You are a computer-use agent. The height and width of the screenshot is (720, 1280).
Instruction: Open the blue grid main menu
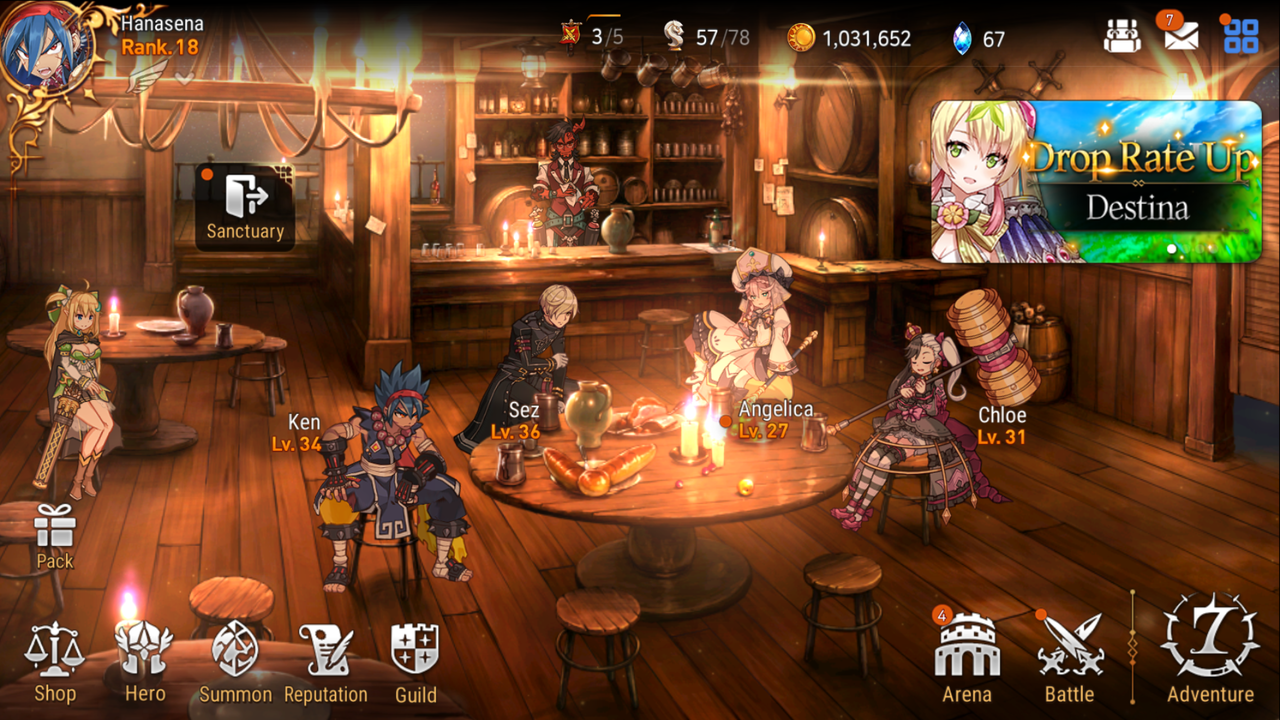click(1241, 37)
